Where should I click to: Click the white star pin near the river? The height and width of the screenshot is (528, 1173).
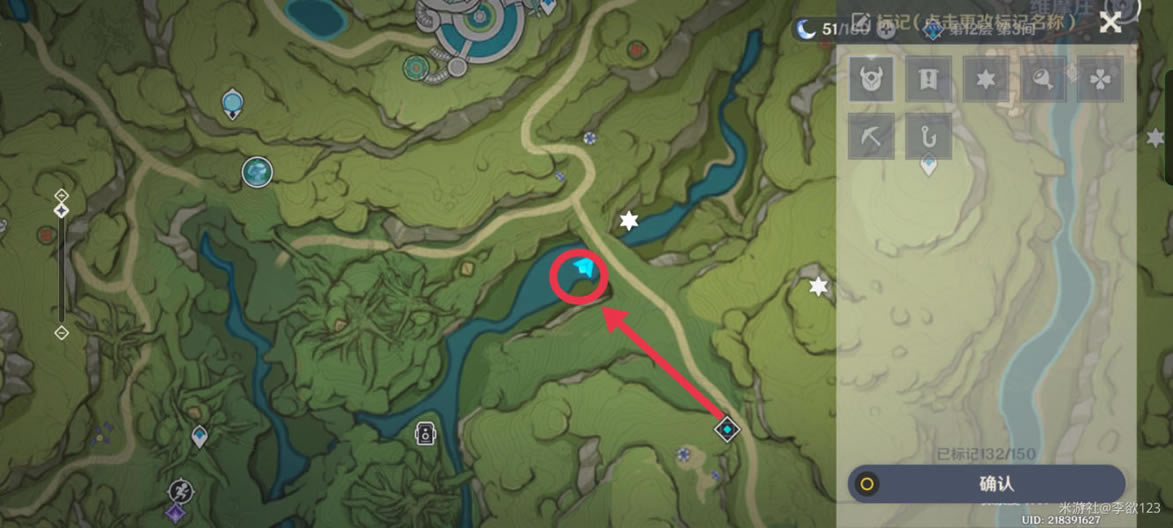point(628,221)
